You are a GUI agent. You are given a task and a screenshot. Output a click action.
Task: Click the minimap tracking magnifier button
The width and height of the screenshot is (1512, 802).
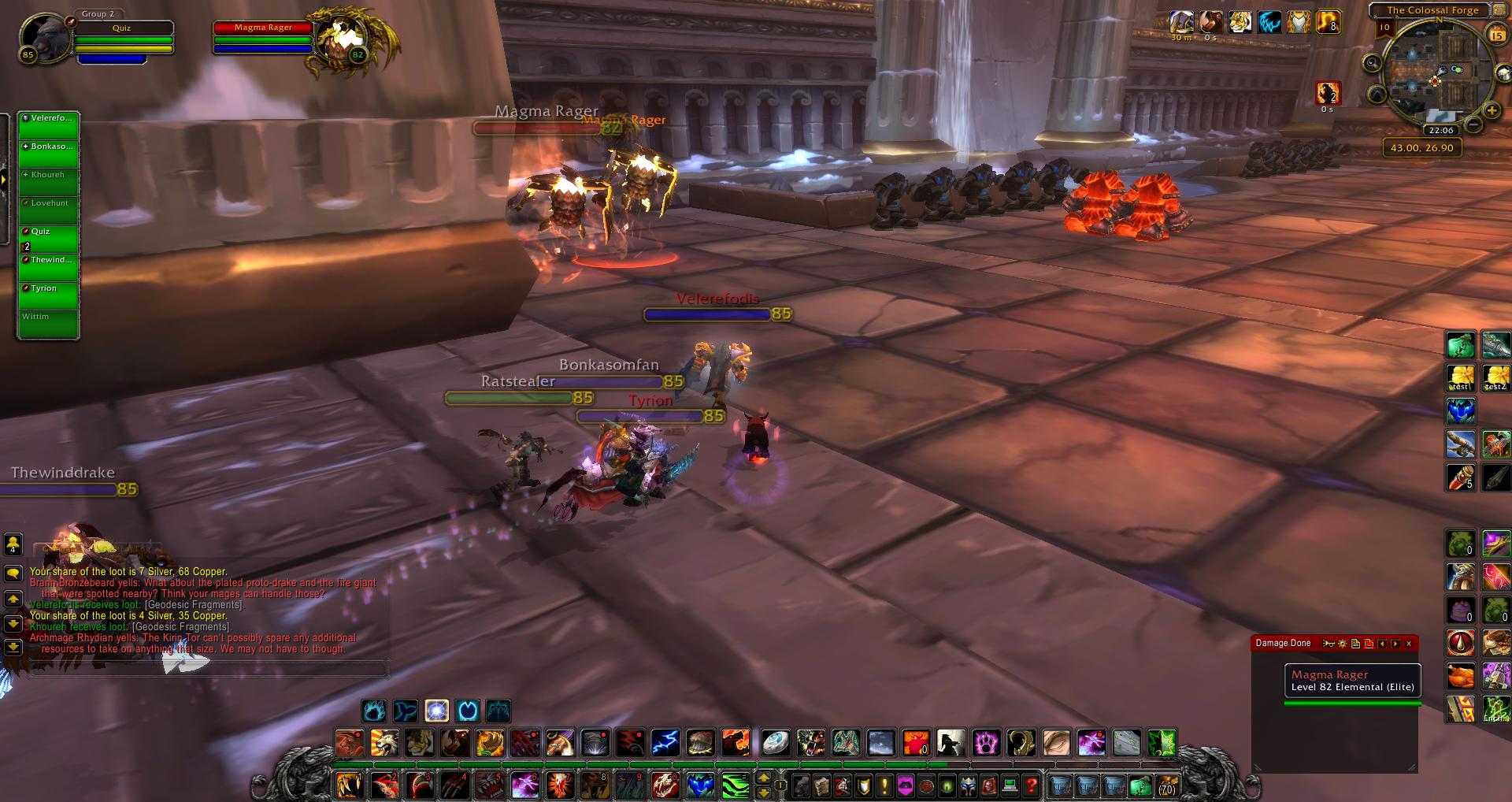(x=1373, y=64)
